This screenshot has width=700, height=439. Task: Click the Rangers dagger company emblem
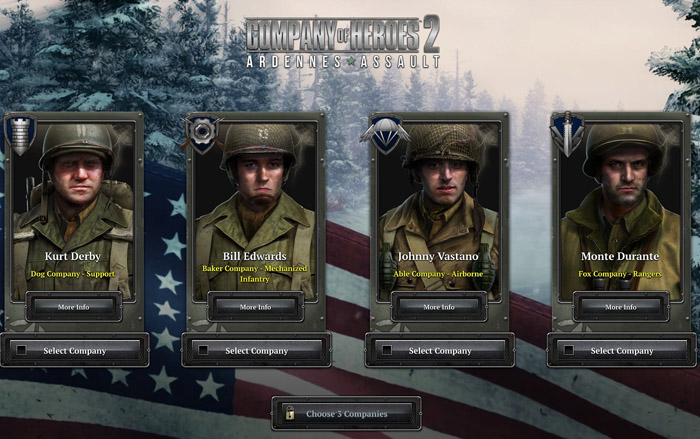[567, 134]
